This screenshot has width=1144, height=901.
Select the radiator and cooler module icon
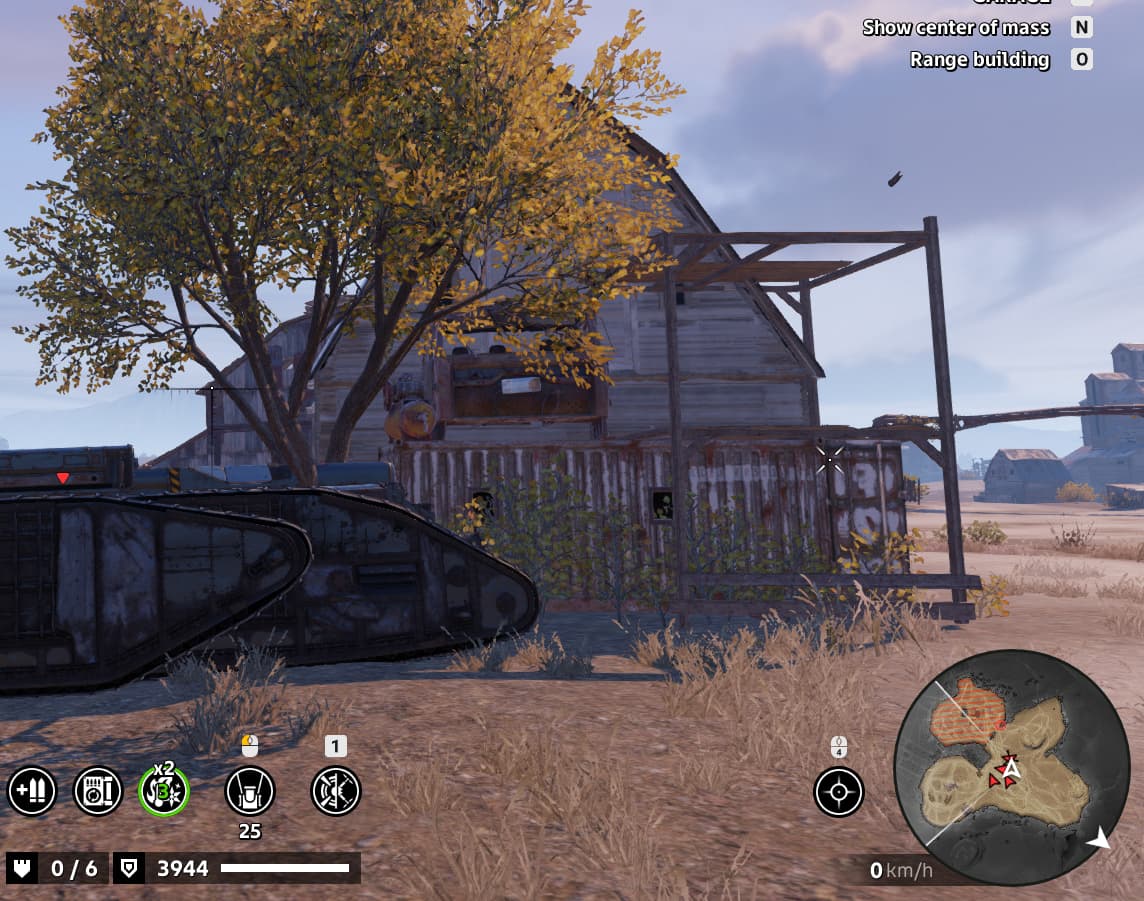98,792
